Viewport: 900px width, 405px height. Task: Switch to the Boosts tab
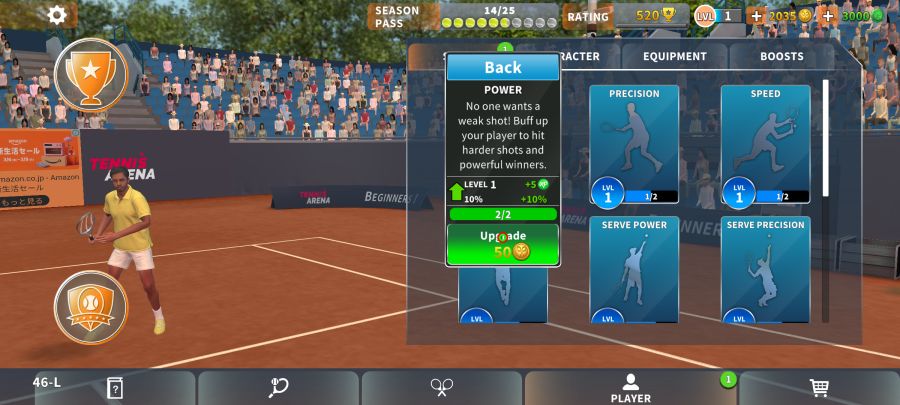pyautogui.click(x=781, y=57)
